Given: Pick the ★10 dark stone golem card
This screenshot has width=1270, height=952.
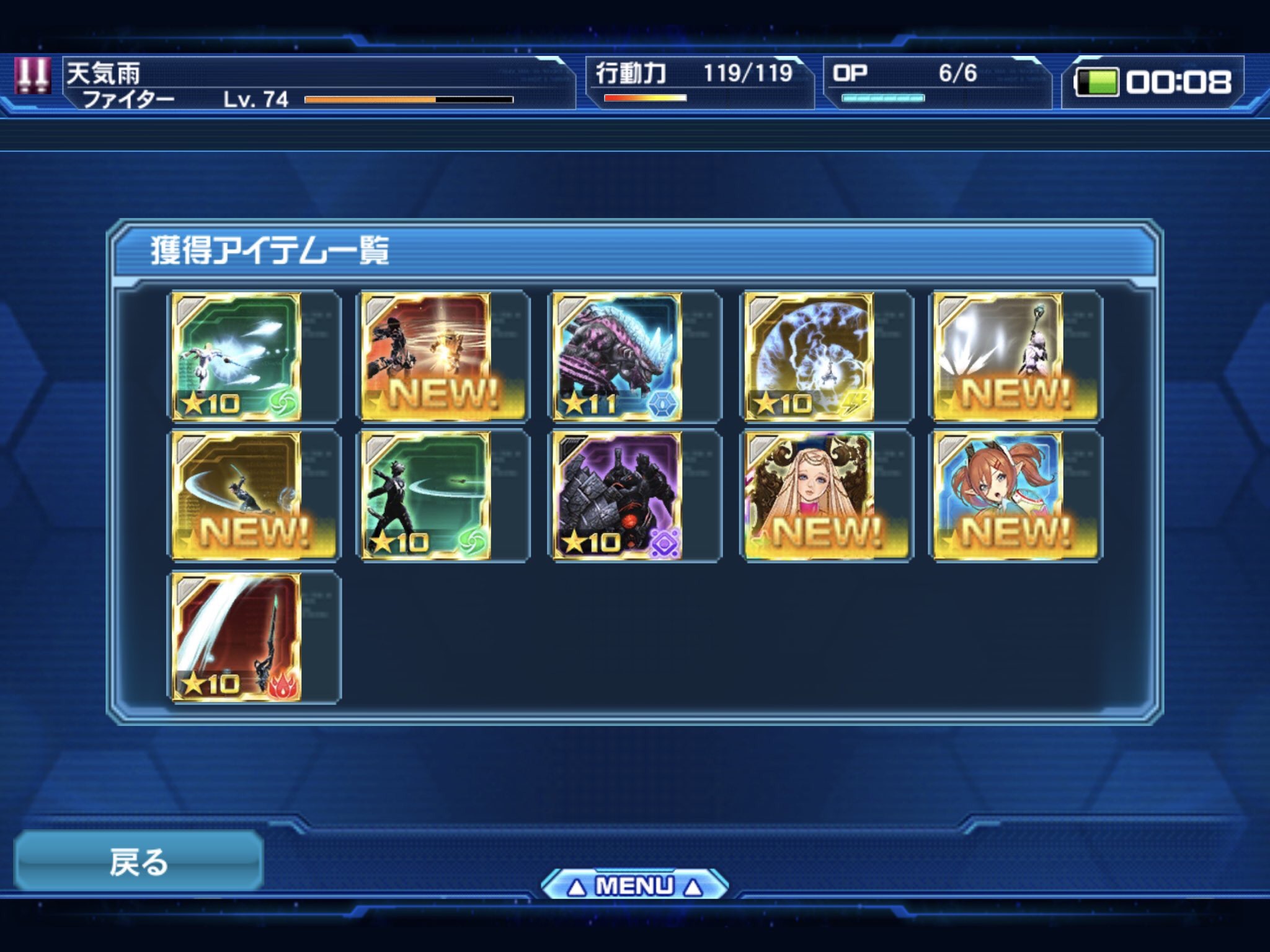Looking at the screenshot, I should pos(618,496).
